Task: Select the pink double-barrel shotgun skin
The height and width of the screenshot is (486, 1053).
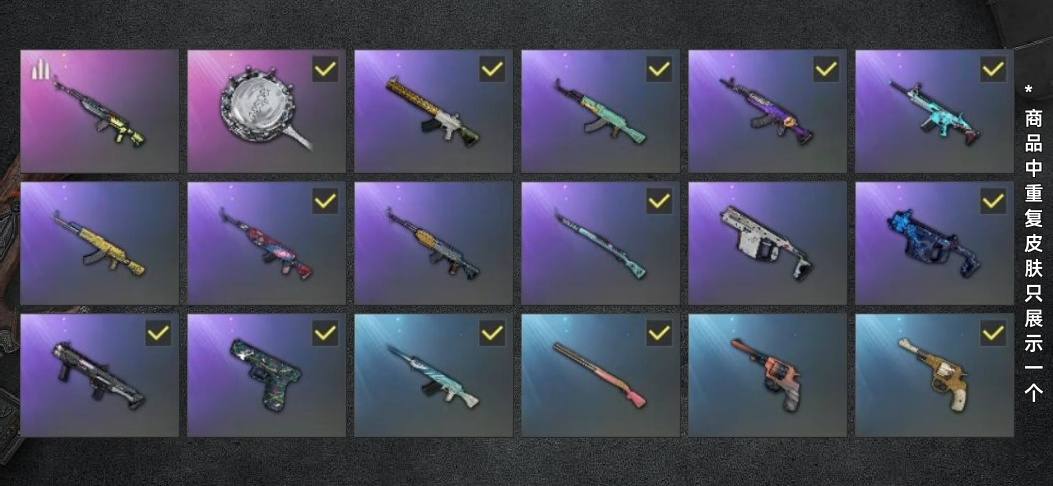Action: coord(600,376)
